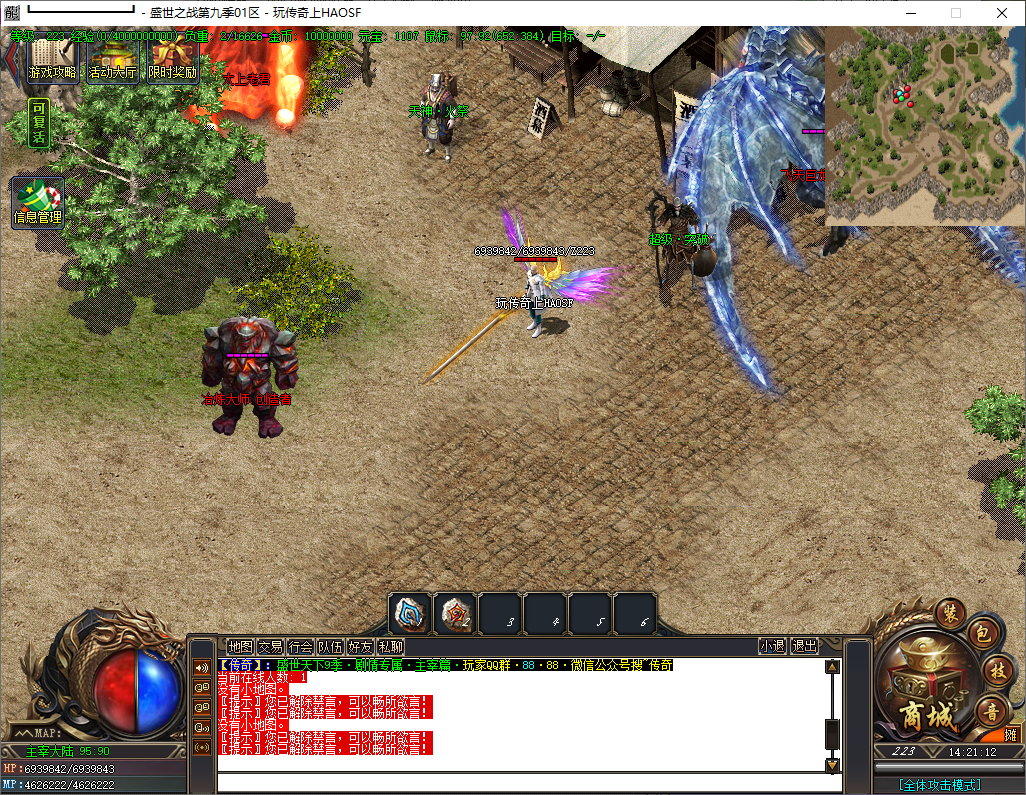The image size is (1026, 795).
Task: Claim the 限时奖励 timed reward
Action: point(173,60)
